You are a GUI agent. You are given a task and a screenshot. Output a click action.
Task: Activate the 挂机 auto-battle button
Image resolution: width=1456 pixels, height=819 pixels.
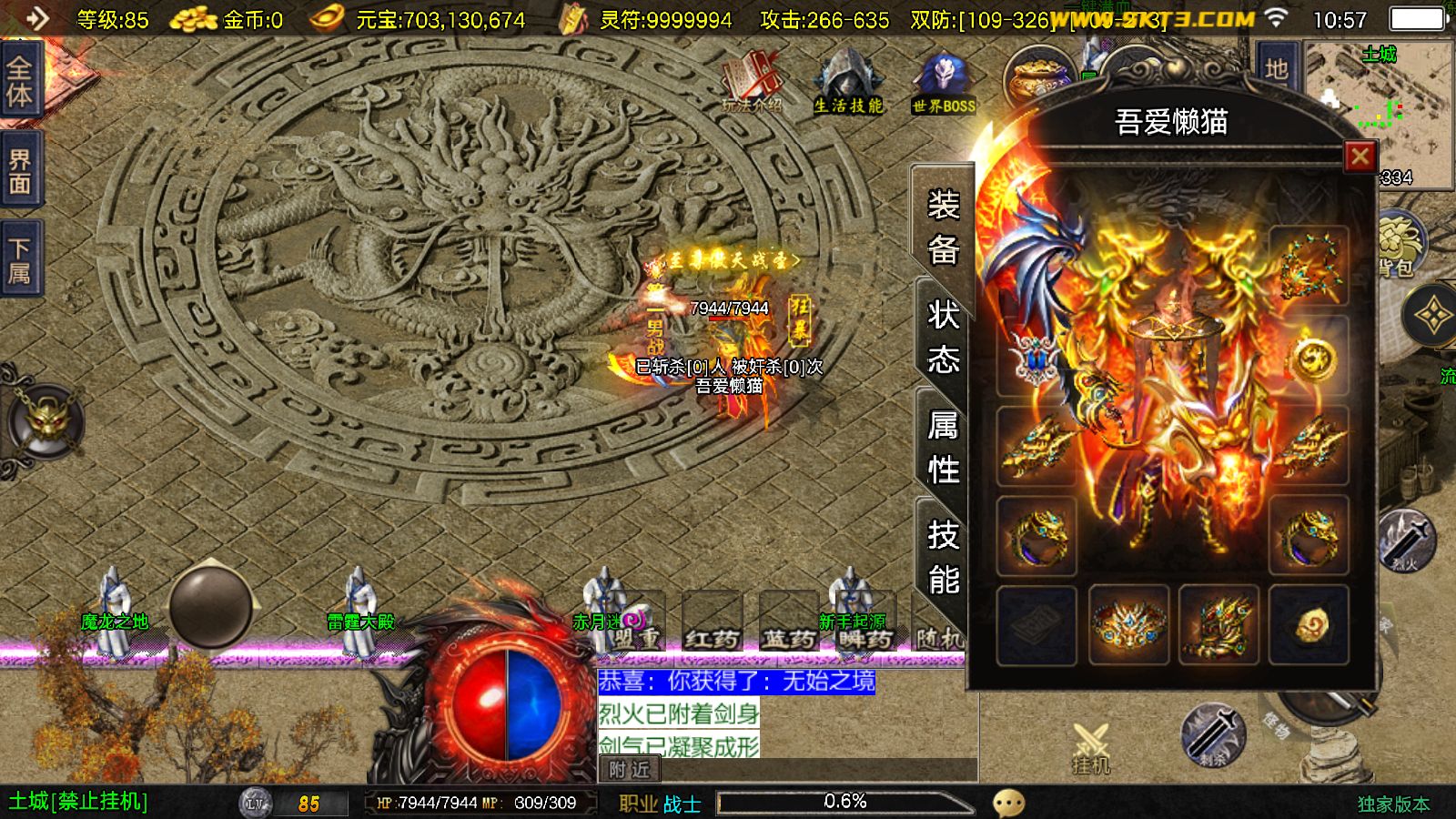coord(1090,749)
